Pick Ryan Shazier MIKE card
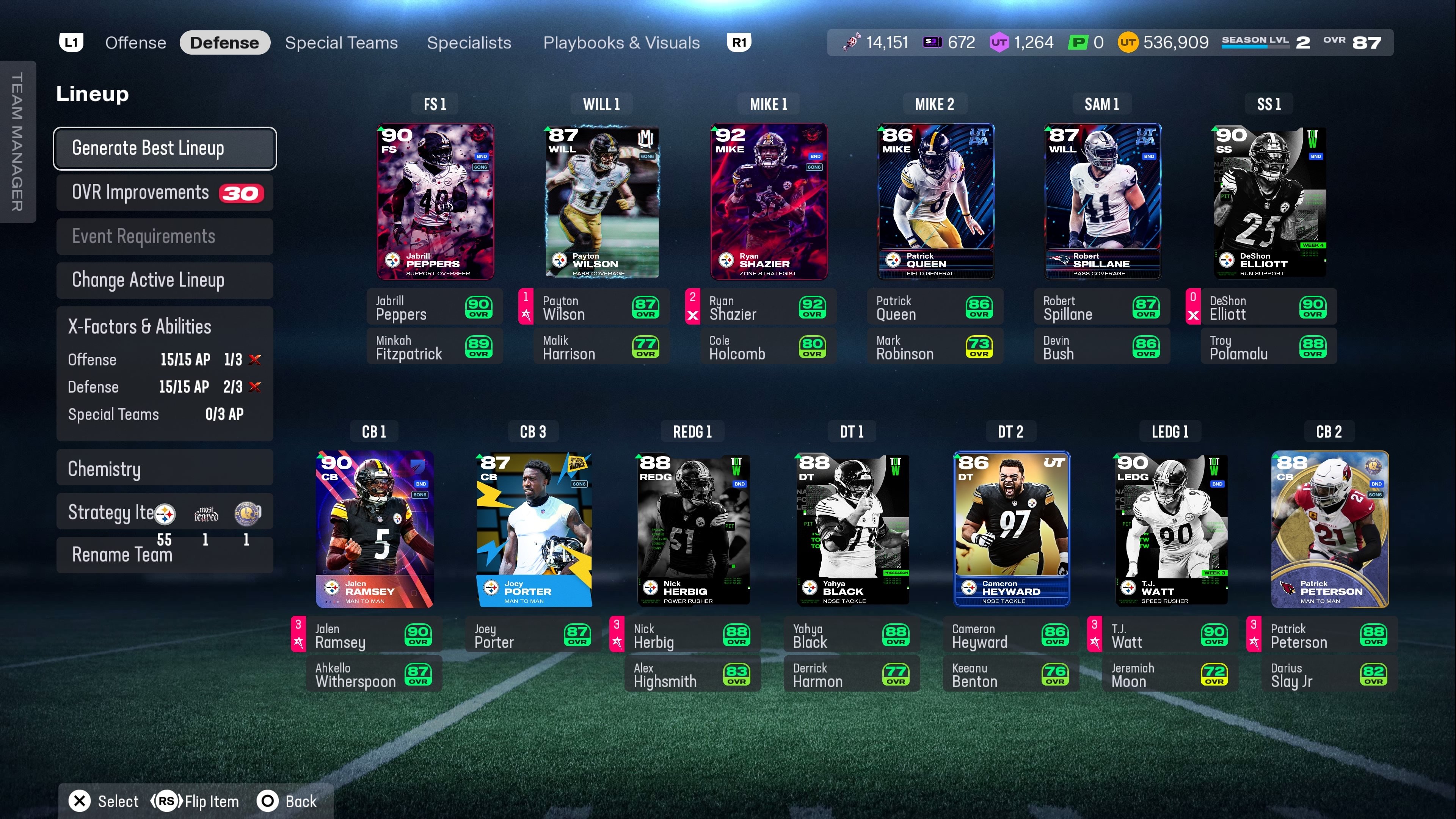 point(769,202)
